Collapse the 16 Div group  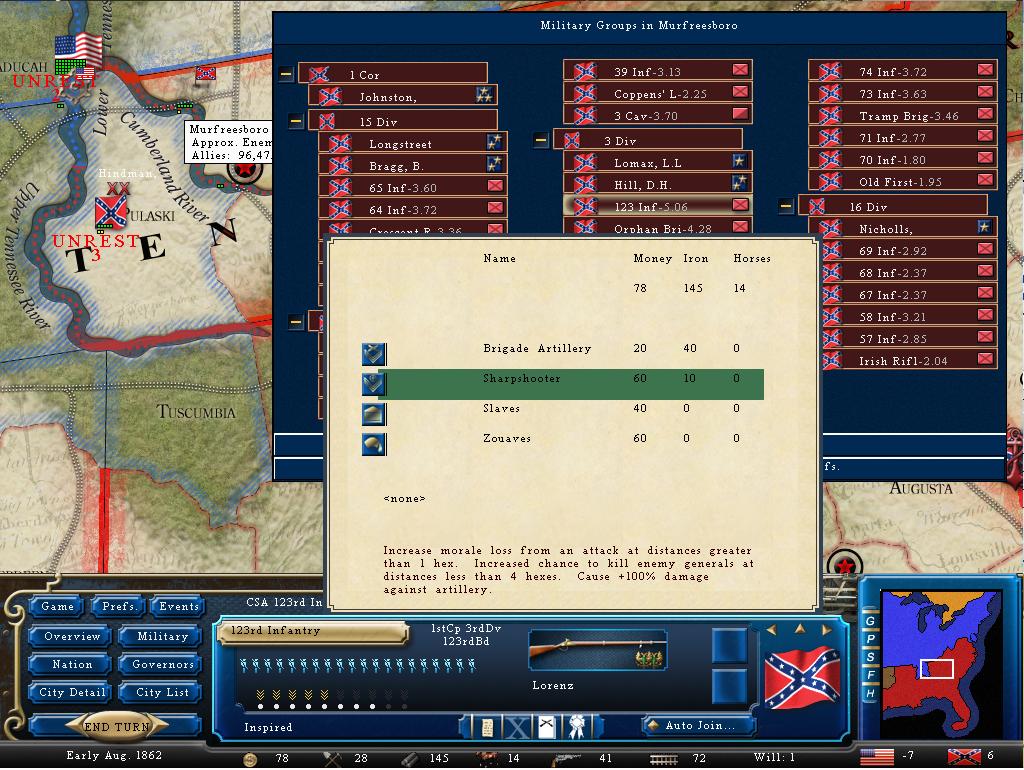[786, 207]
